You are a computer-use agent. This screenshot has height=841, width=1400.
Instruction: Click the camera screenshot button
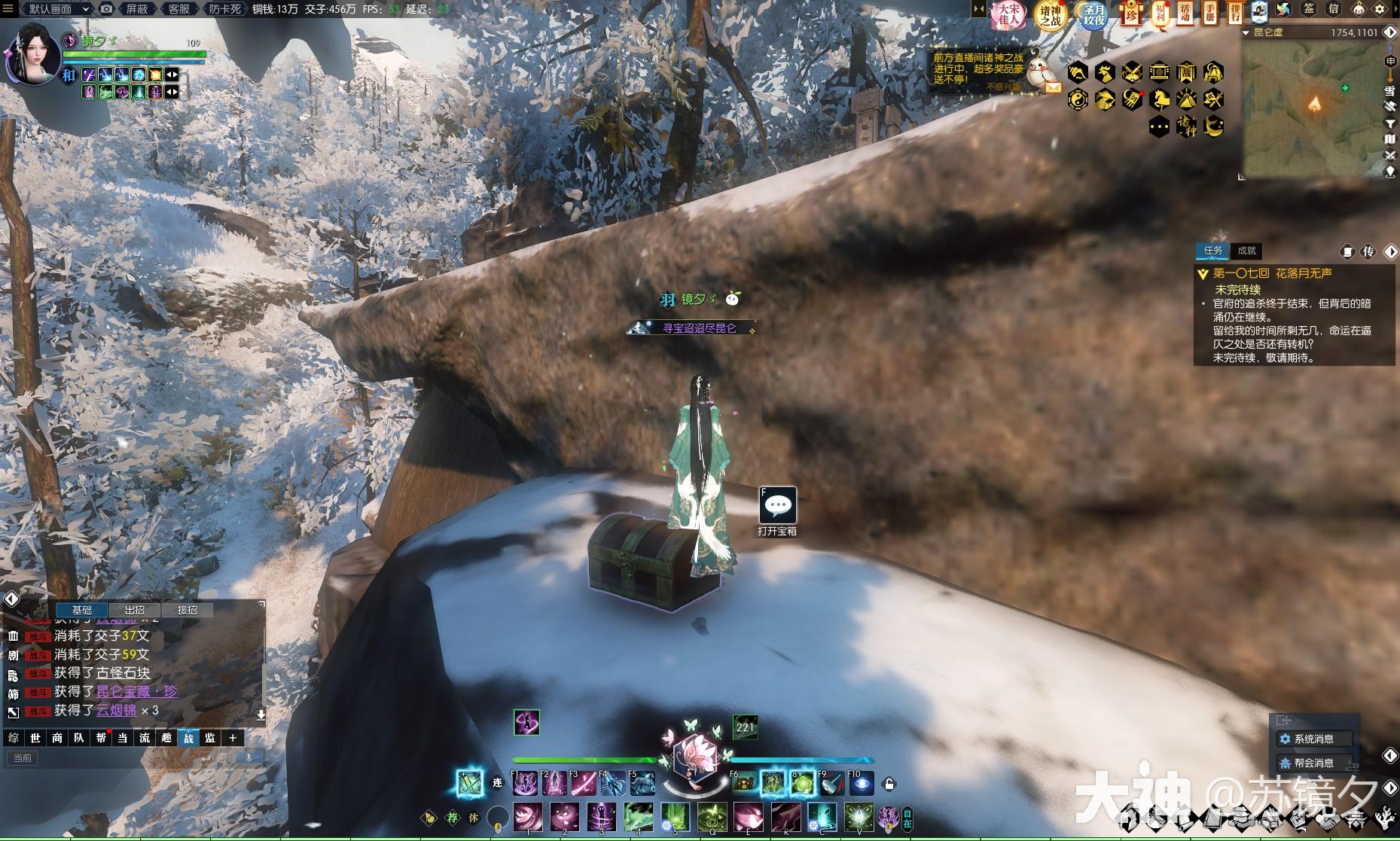point(107,9)
